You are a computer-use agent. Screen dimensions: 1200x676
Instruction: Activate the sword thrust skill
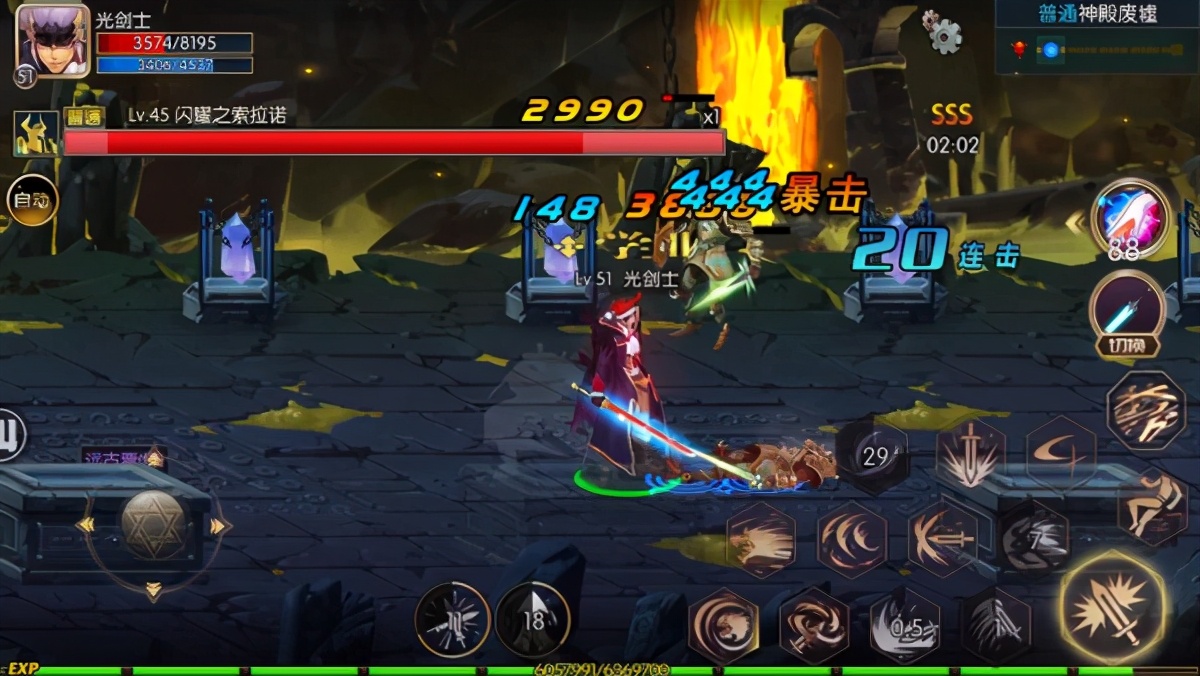942,539
